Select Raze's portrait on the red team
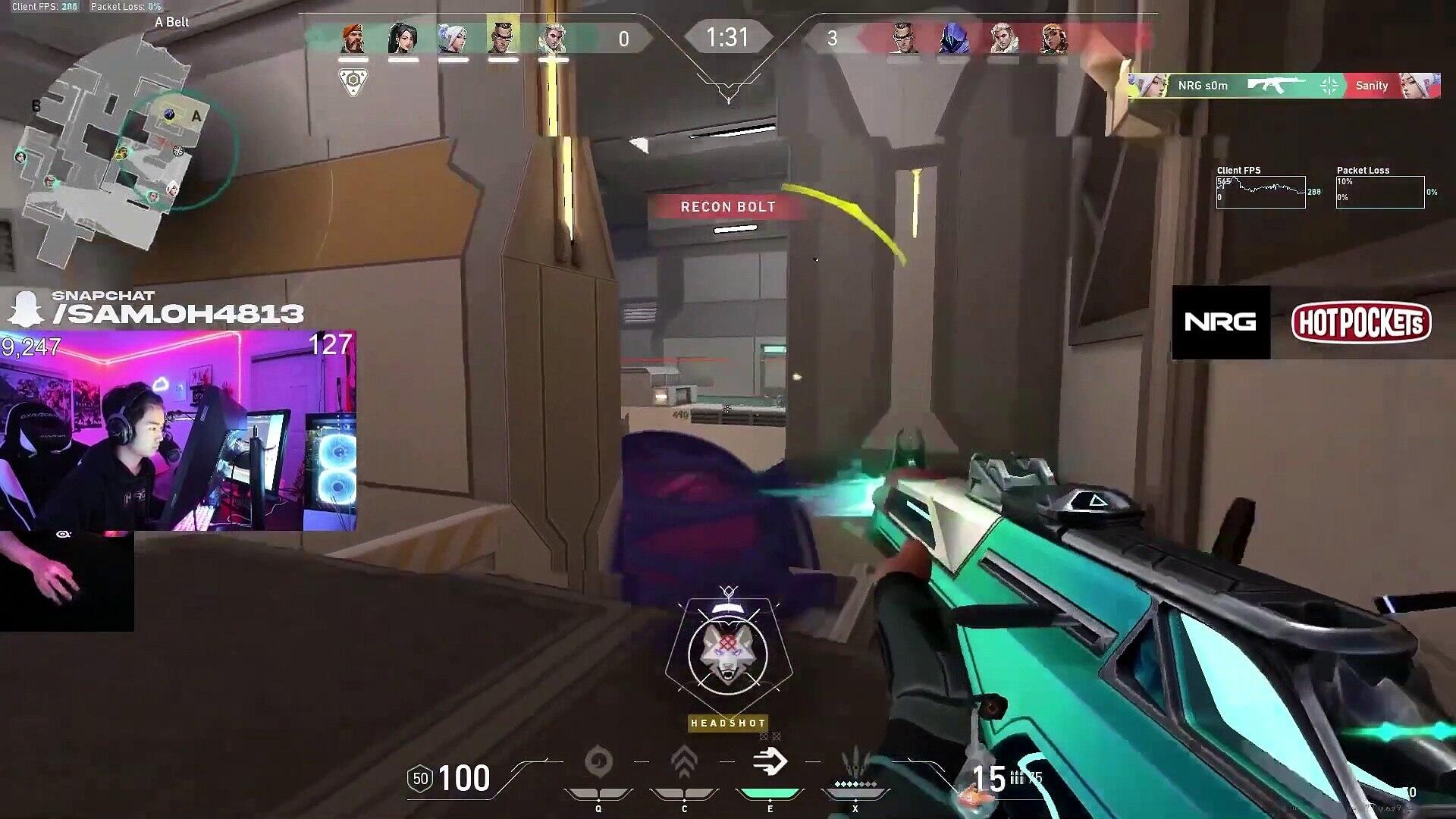The width and height of the screenshot is (1456, 819). pyautogui.click(x=1053, y=38)
